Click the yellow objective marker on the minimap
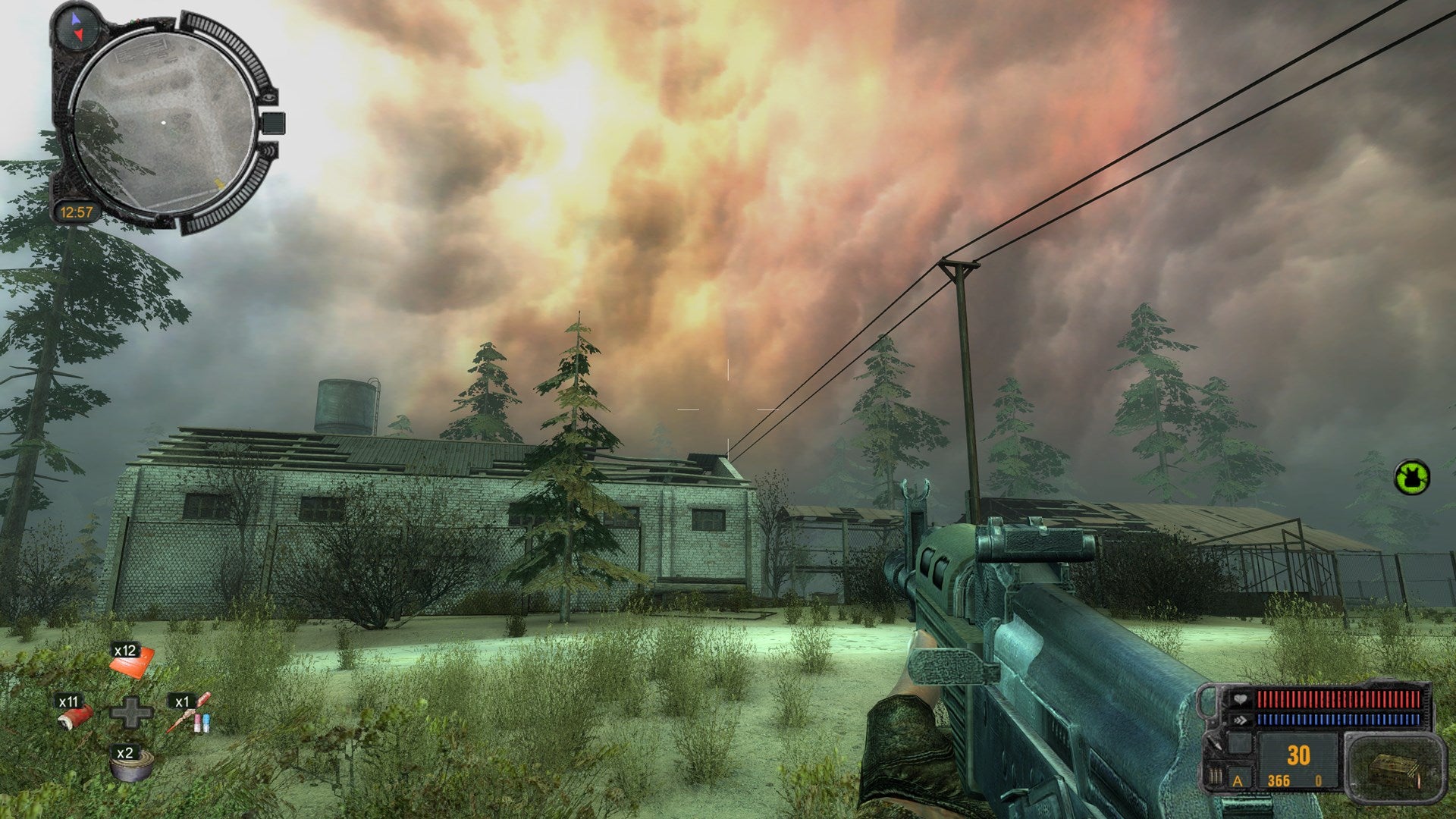This screenshot has height=819, width=1456. coord(218,183)
